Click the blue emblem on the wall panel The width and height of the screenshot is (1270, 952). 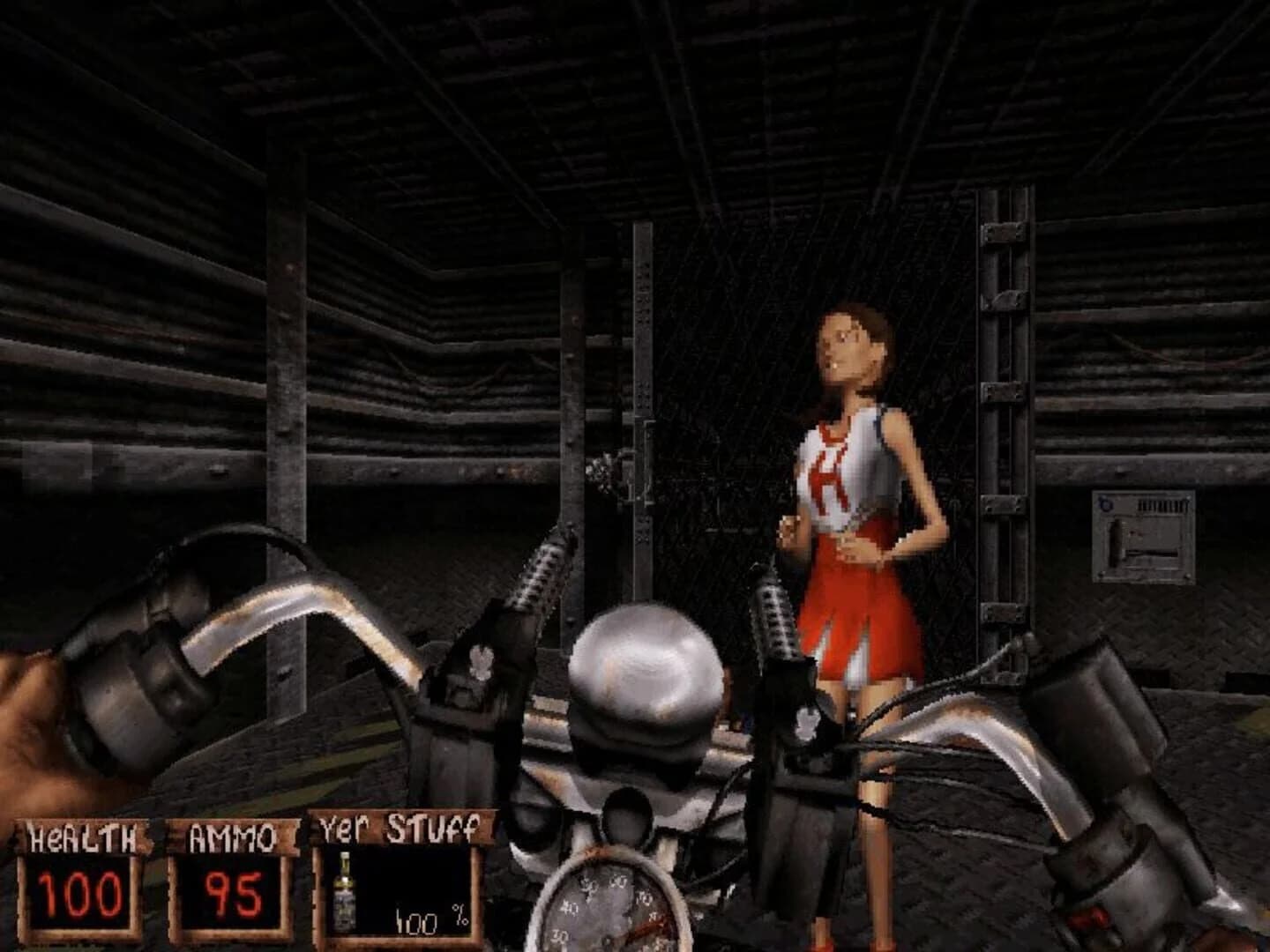pos(1105,502)
